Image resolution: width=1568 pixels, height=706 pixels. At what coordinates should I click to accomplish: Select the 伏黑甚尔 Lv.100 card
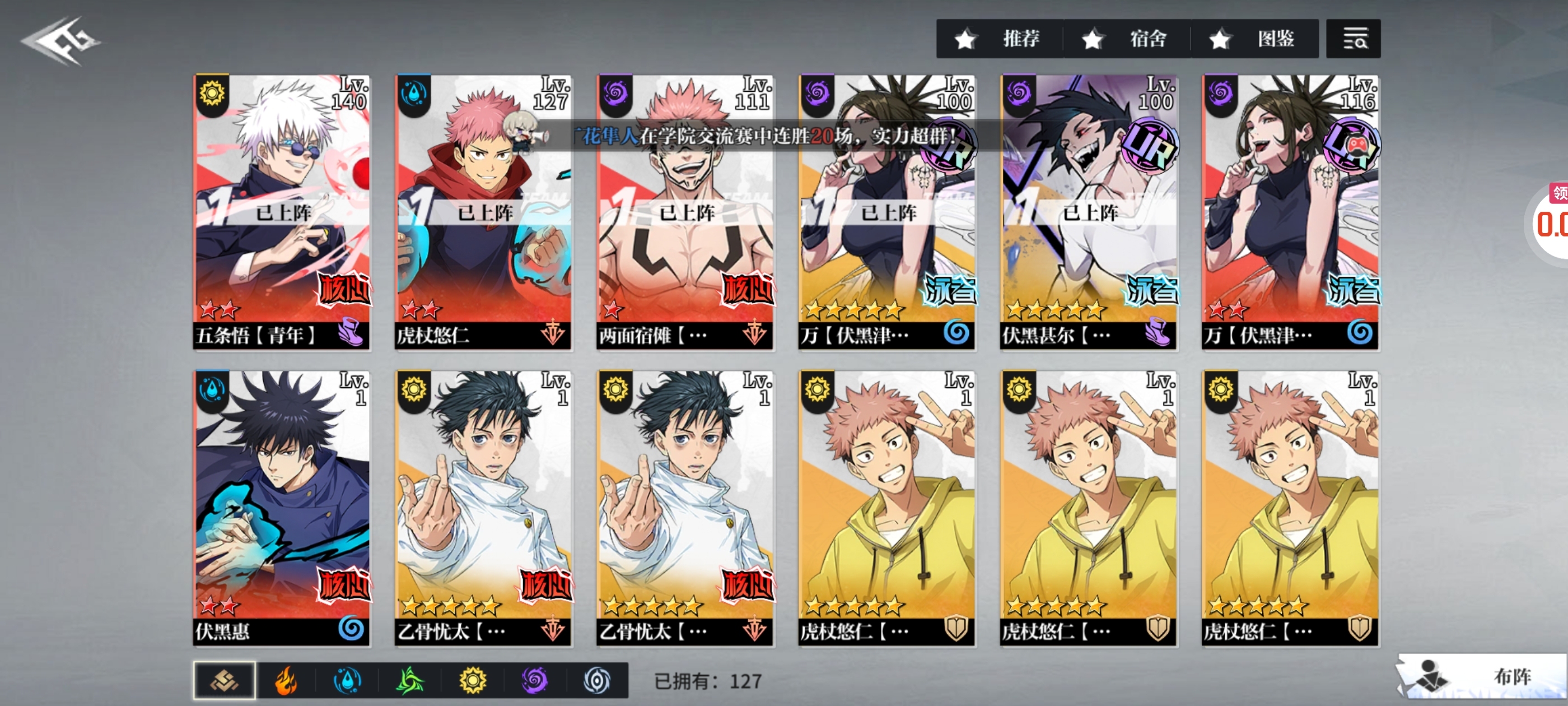click(1088, 212)
